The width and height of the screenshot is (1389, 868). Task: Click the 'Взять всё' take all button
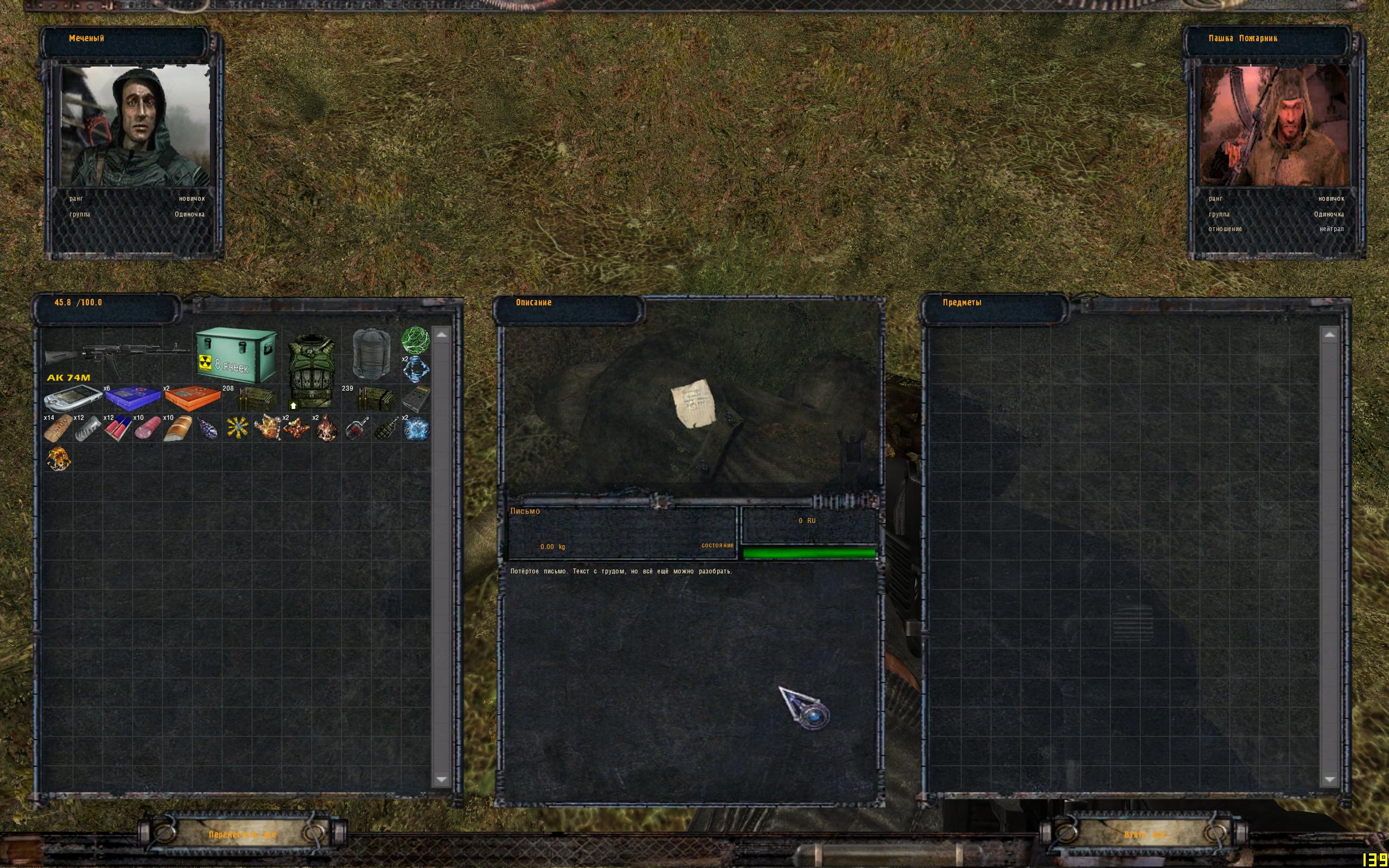tap(1144, 834)
